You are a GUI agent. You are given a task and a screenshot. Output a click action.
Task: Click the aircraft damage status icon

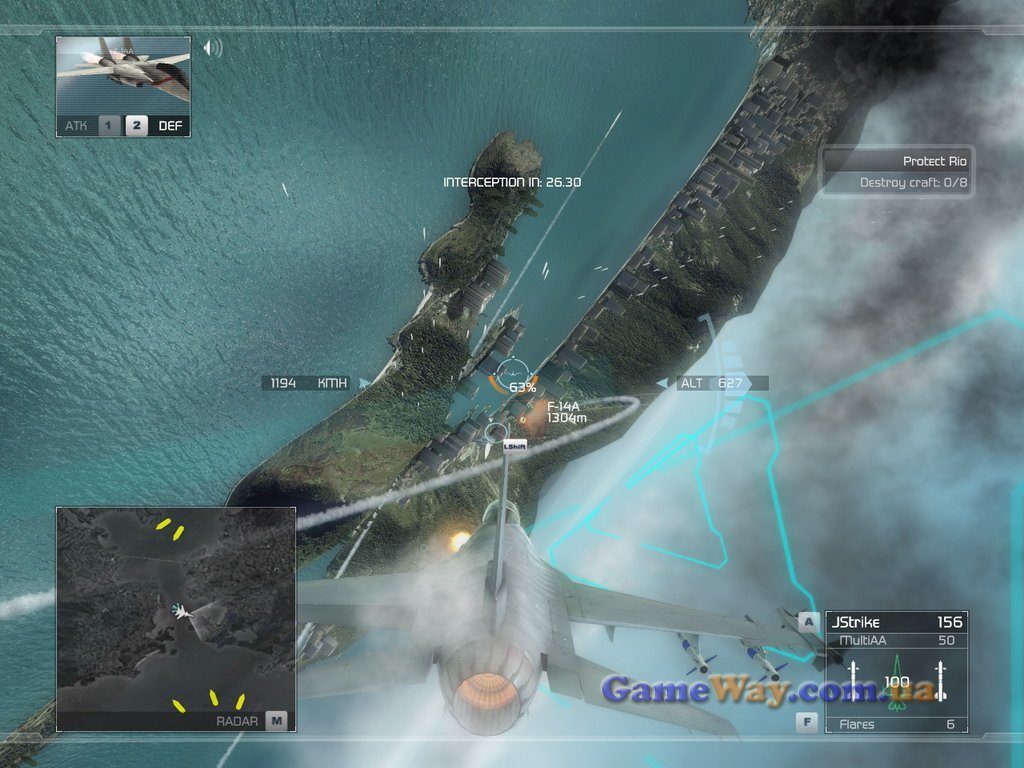[x=896, y=680]
